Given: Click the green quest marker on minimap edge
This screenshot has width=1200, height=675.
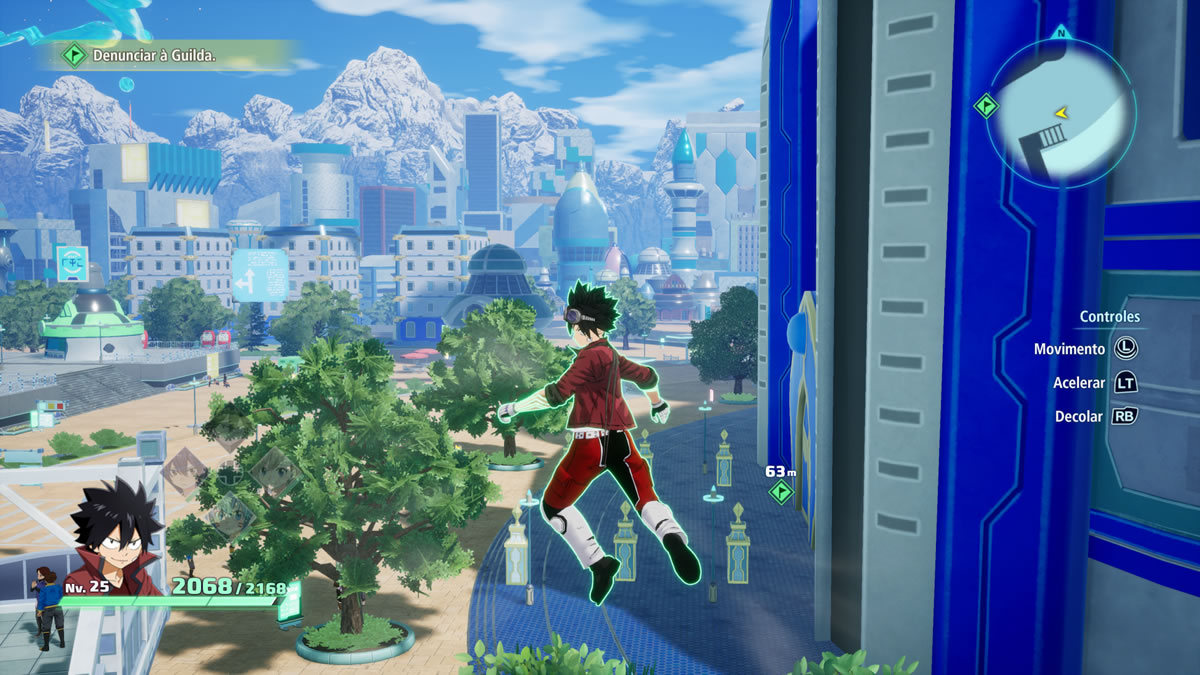Looking at the screenshot, I should click(987, 104).
